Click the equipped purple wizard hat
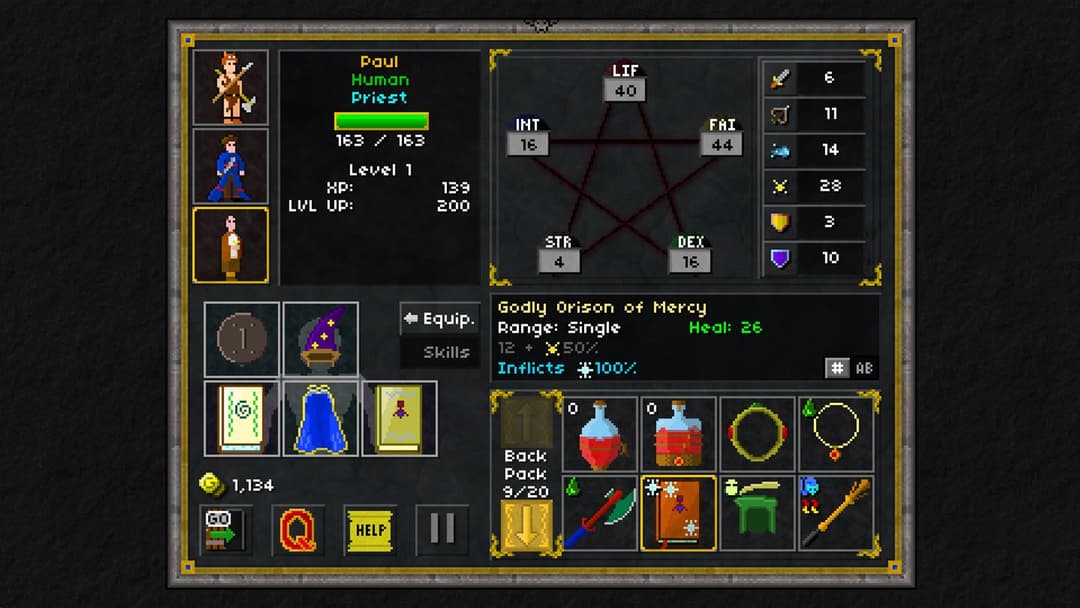The image size is (1080, 608). pos(321,339)
